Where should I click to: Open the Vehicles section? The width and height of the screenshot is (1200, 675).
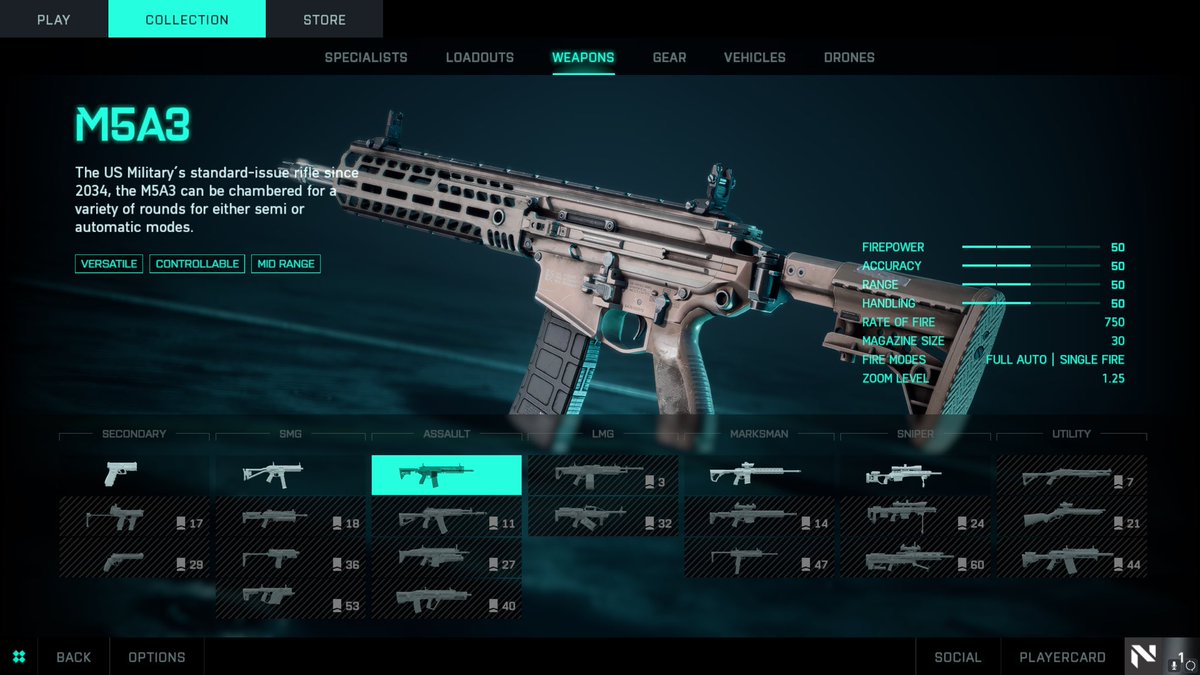(x=754, y=57)
